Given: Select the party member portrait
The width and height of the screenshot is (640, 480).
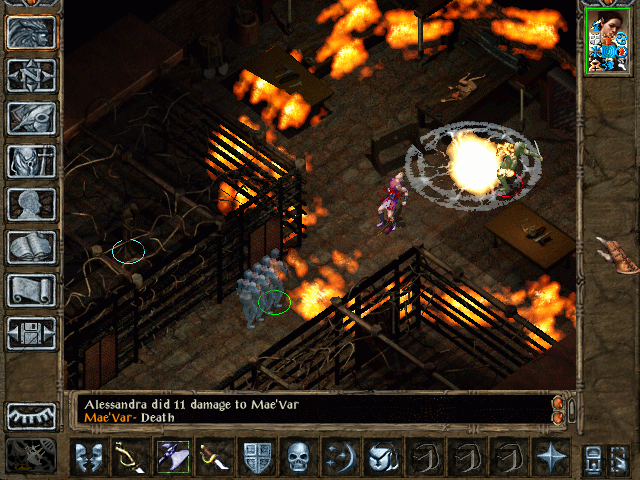Looking at the screenshot, I should coord(605,44).
